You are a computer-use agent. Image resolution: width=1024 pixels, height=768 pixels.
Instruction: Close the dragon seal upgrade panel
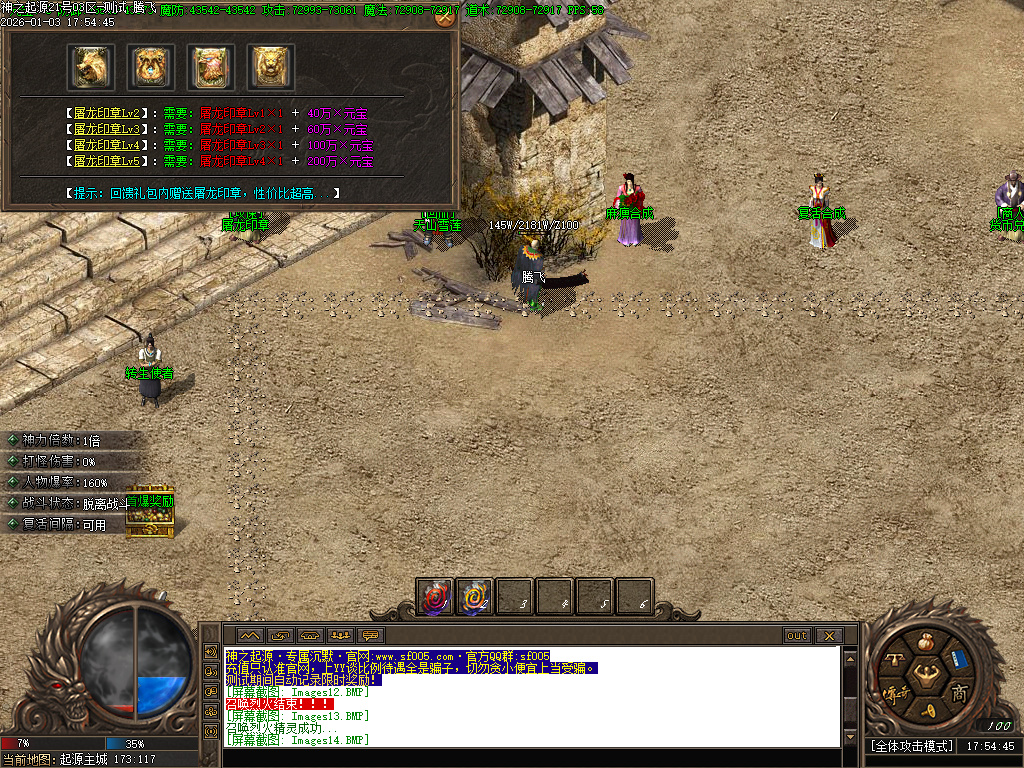point(445,17)
